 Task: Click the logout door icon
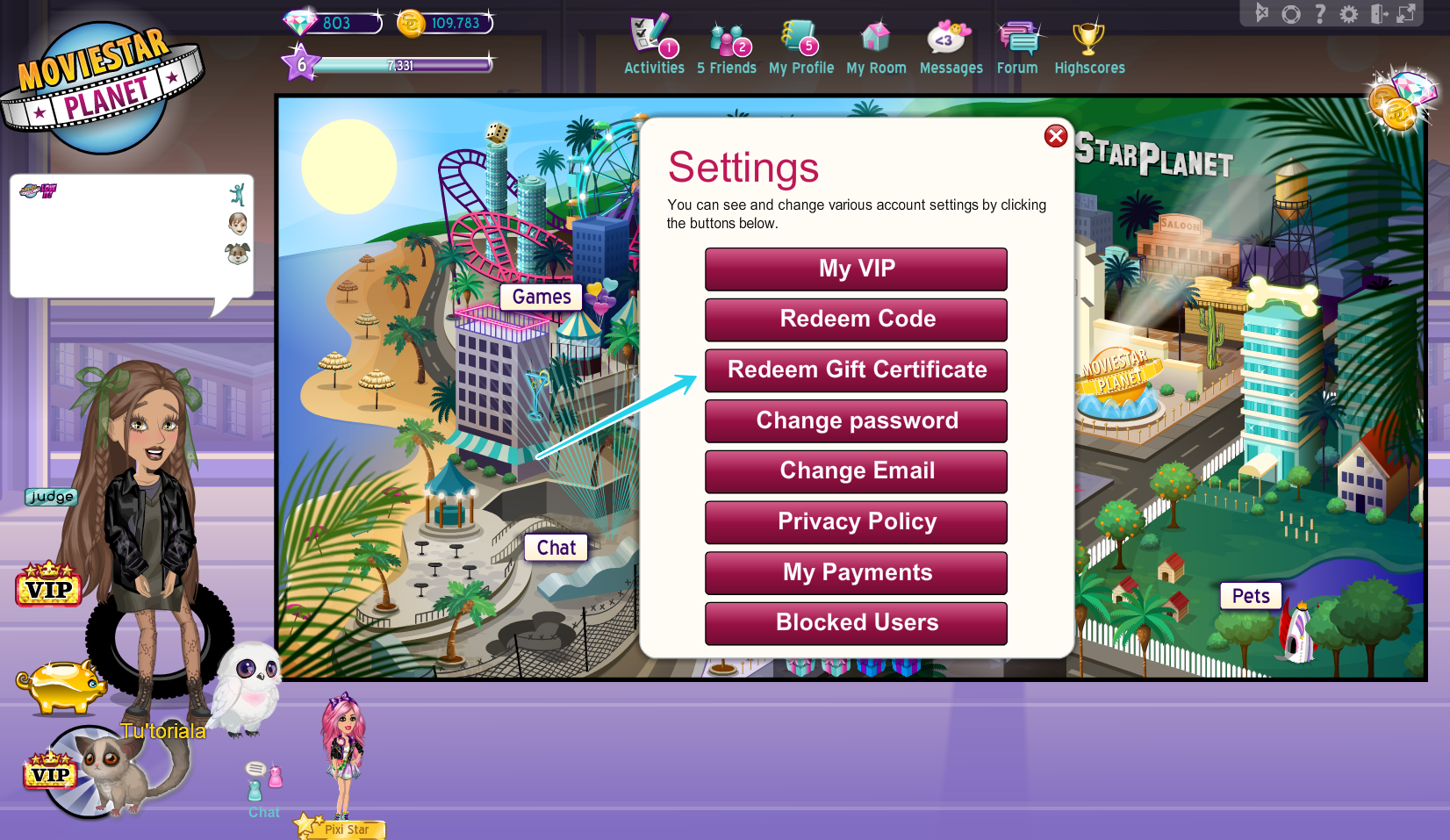coord(1378,14)
